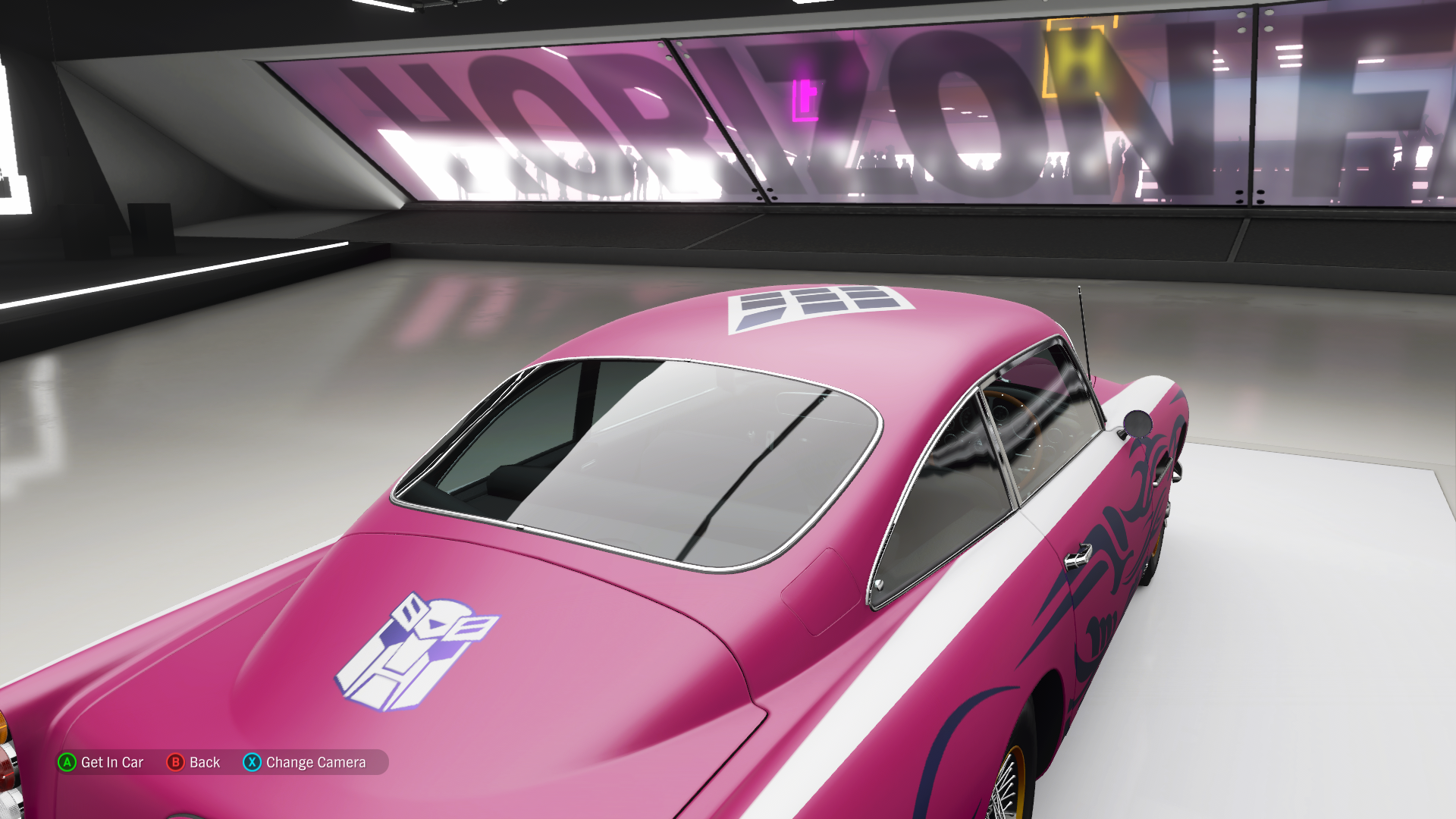
Task: Select the Get In Car option
Action: [102, 762]
